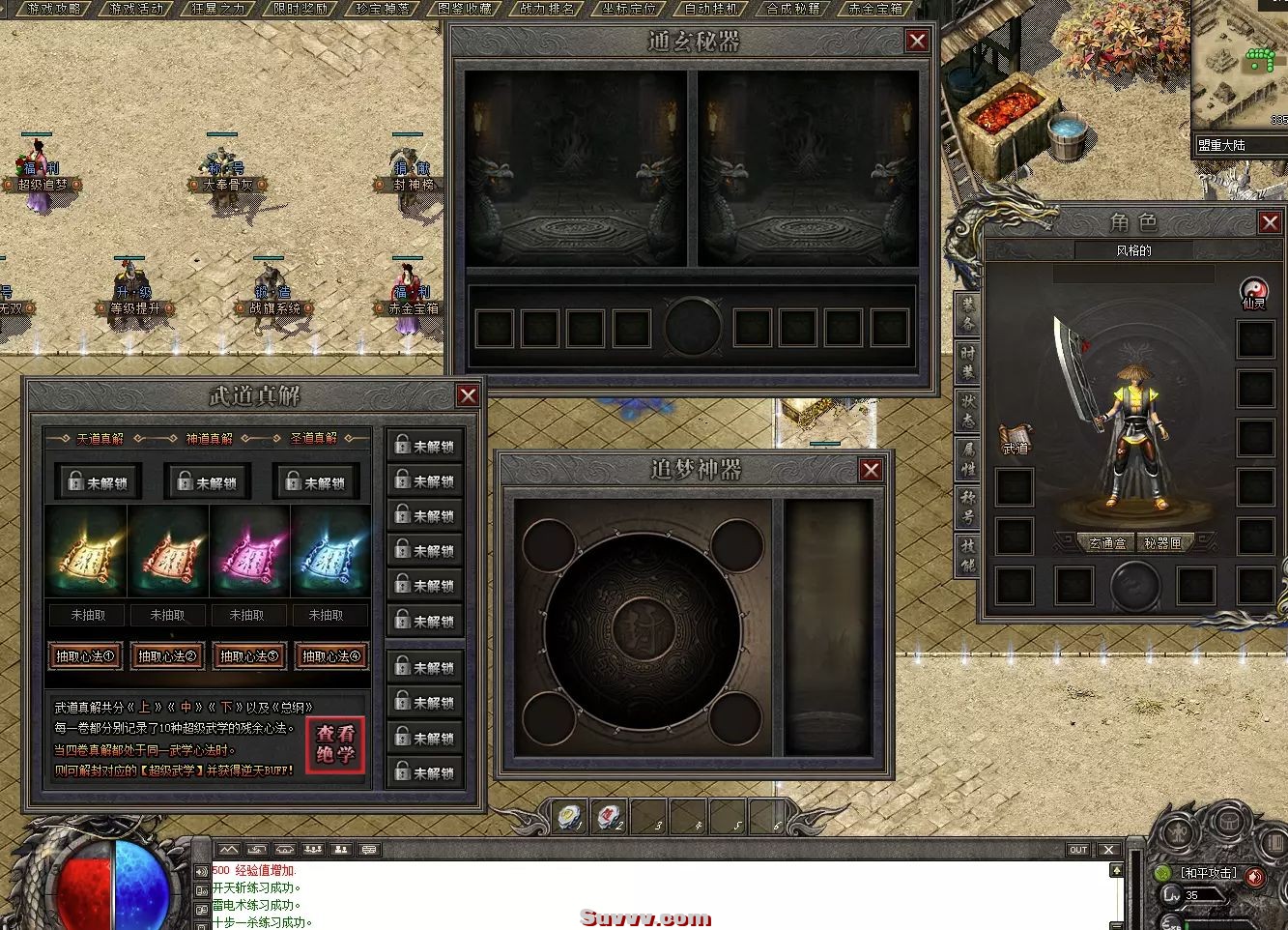Switch to the 装备 tab

967,312
